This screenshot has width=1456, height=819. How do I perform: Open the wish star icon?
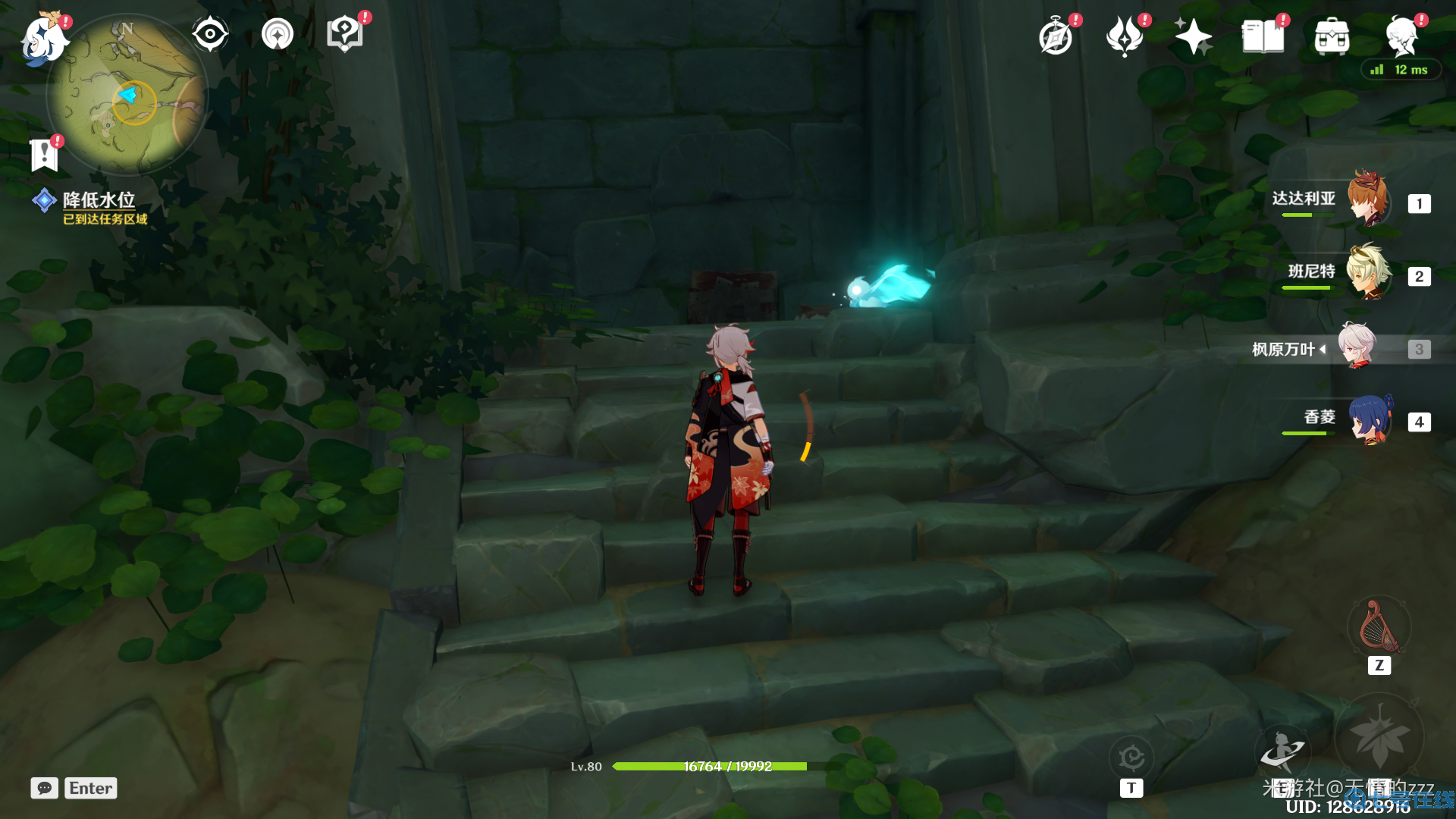pos(1193,37)
